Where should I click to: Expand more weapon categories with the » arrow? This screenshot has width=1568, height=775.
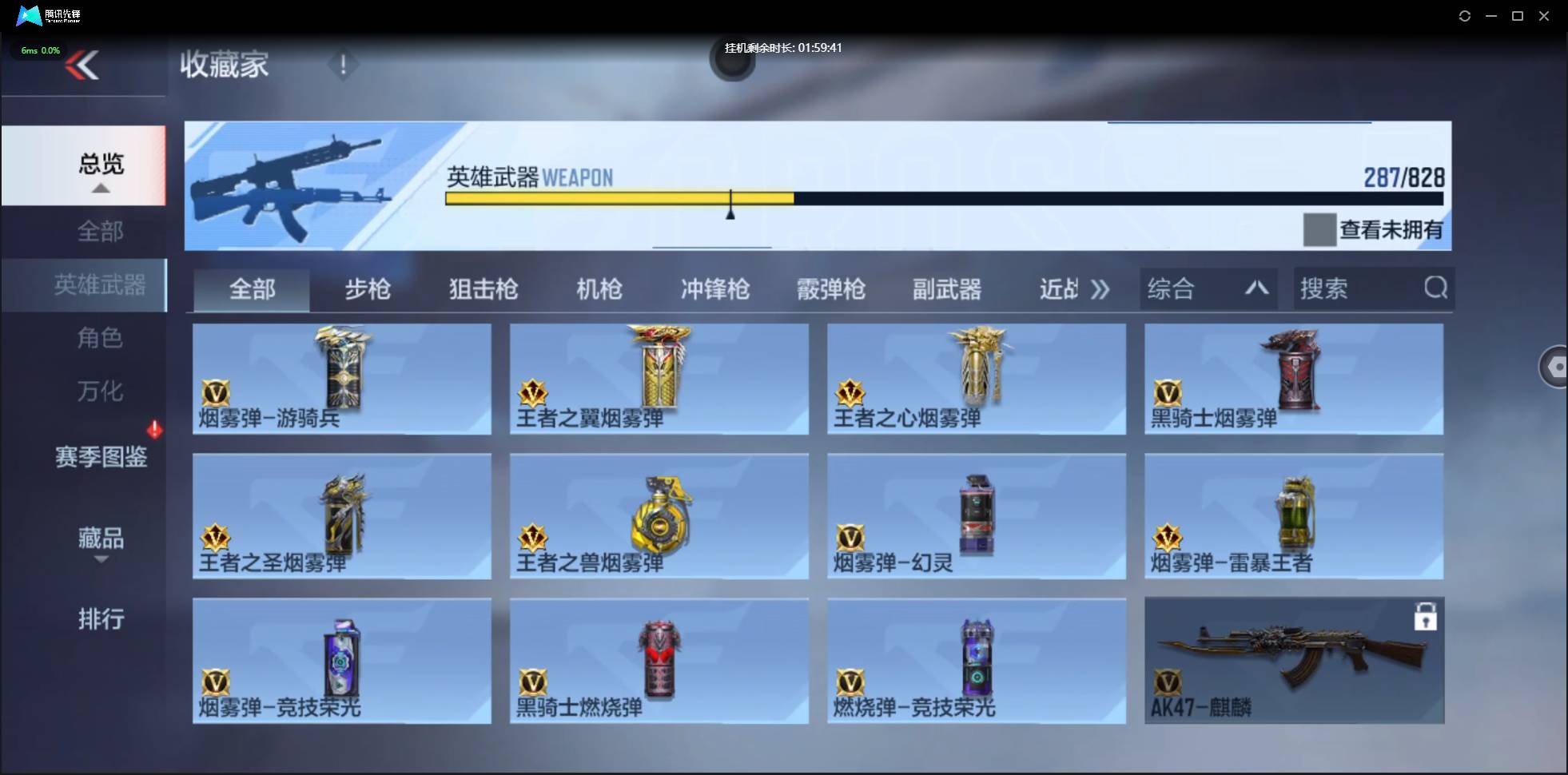(1100, 289)
